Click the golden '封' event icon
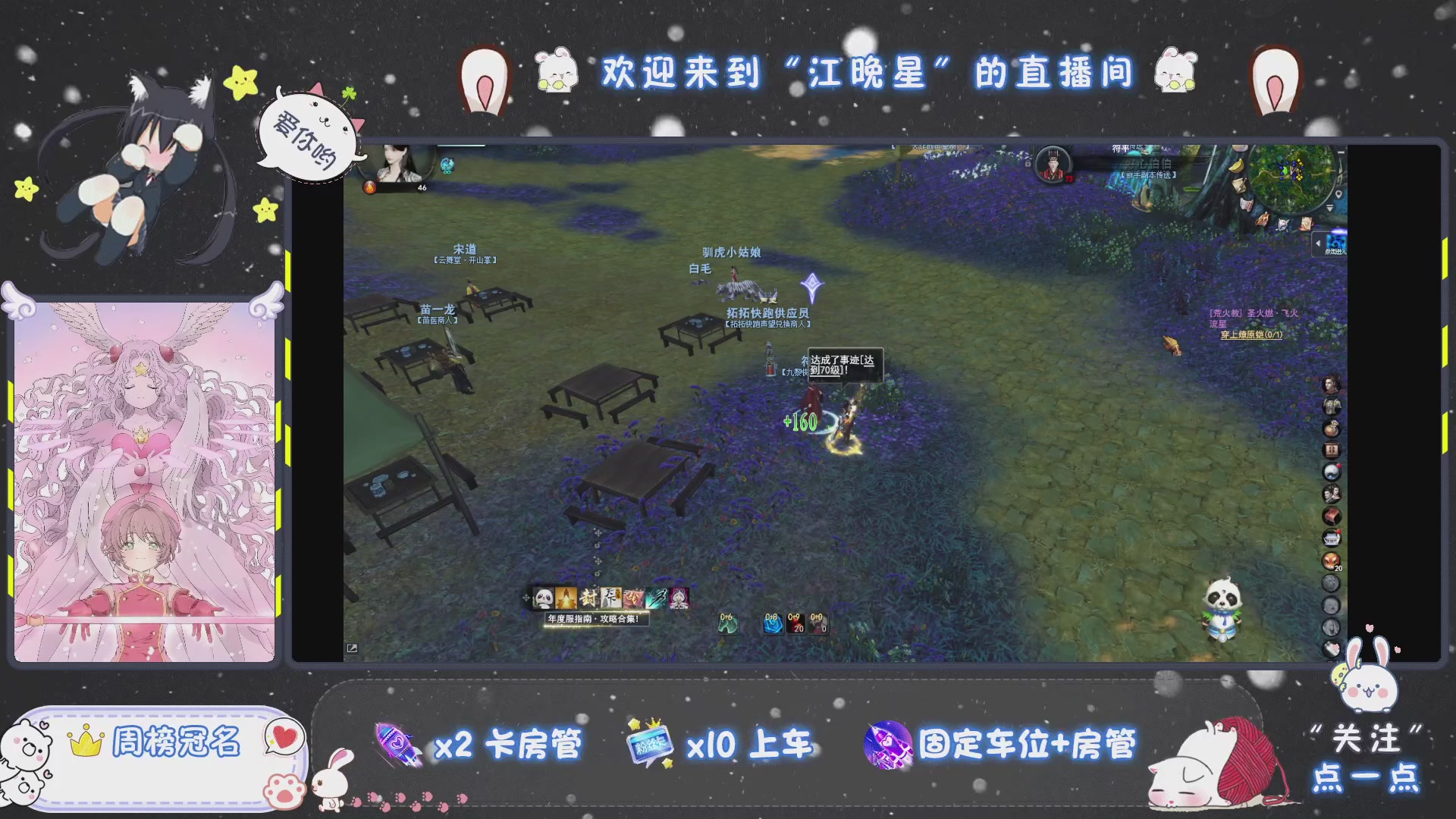The height and width of the screenshot is (819, 1456). 589,598
